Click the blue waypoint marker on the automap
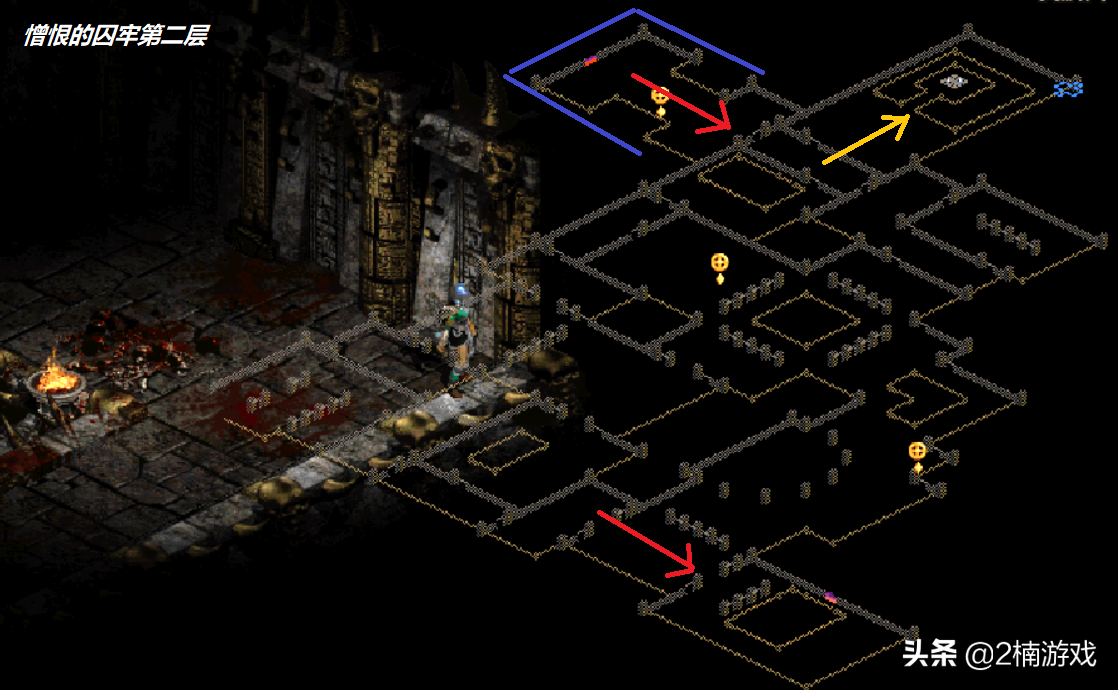The height and width of the screenshot is (690, 1118). 1068,89
